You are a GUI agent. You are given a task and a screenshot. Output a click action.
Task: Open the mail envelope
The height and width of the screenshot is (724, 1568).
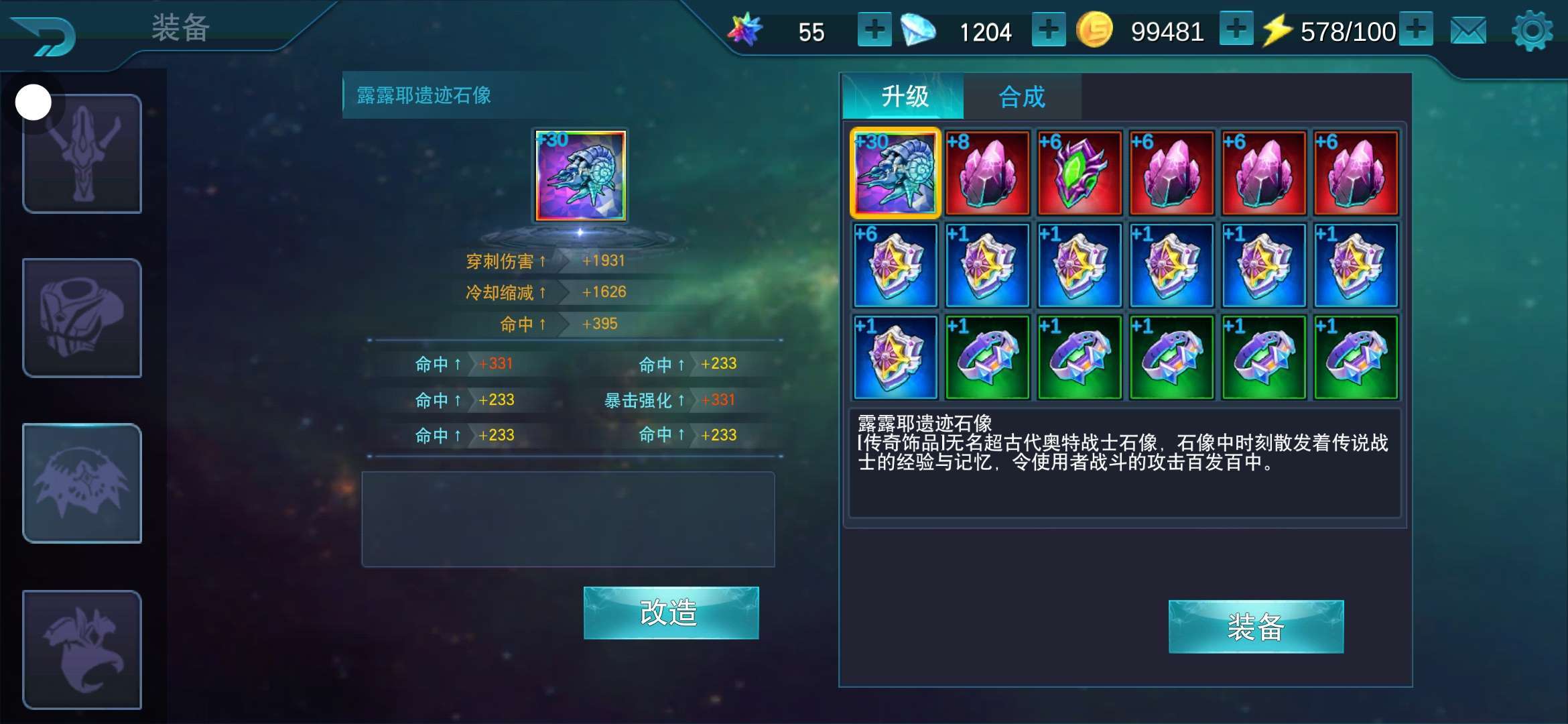coord(1468,32)
